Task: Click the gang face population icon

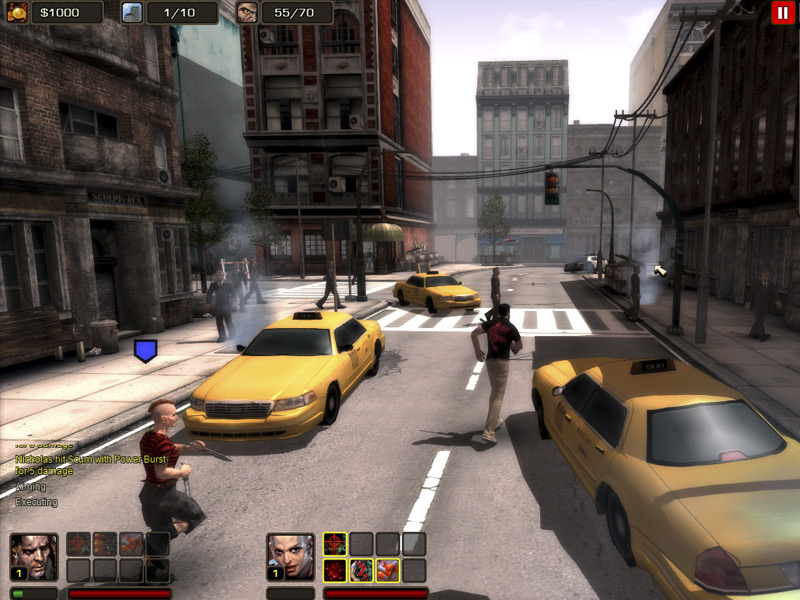Action: tap(247, 12)
